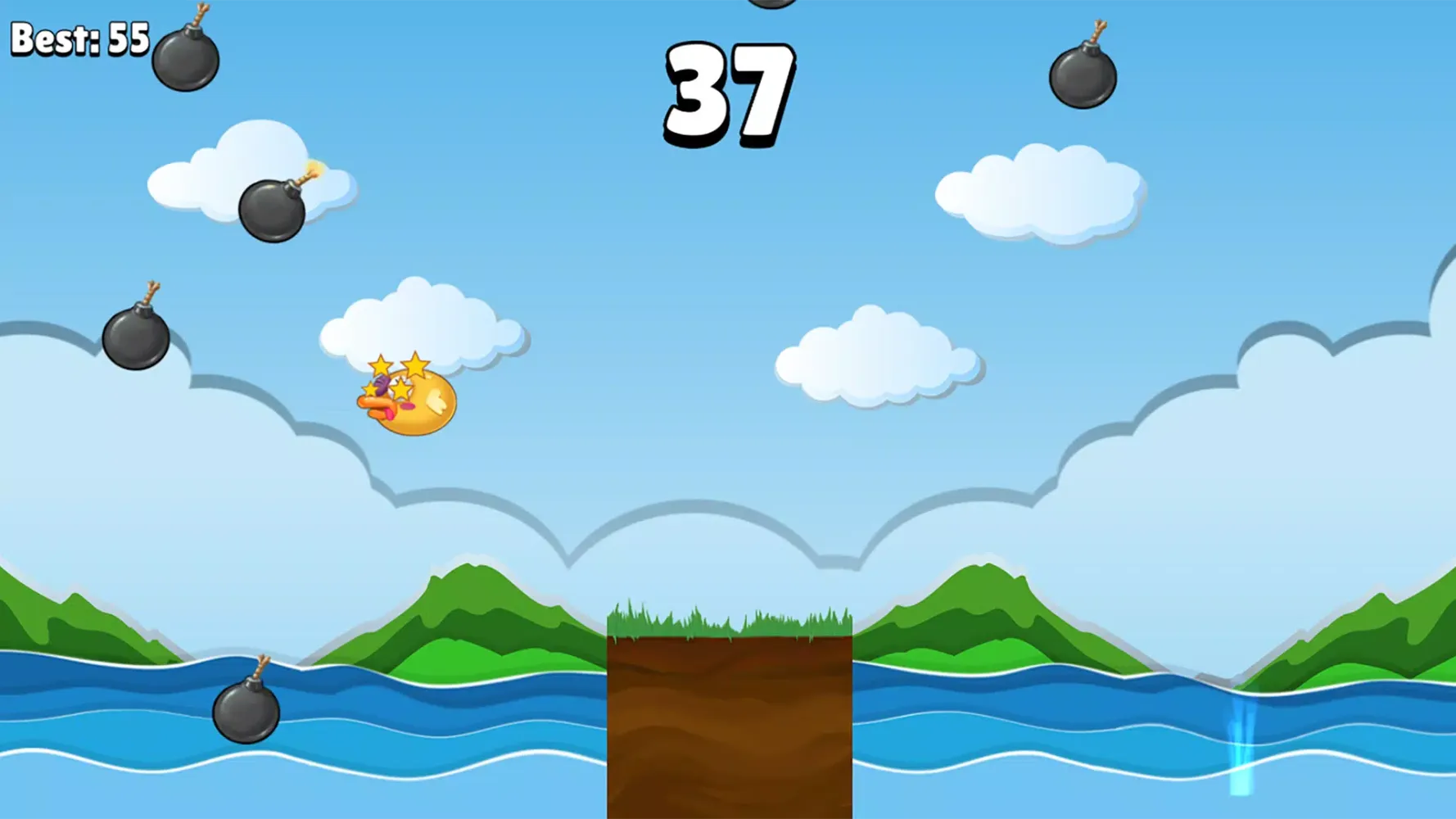
Task: Click the bomb at the far left edge
Action: (138, 340)
